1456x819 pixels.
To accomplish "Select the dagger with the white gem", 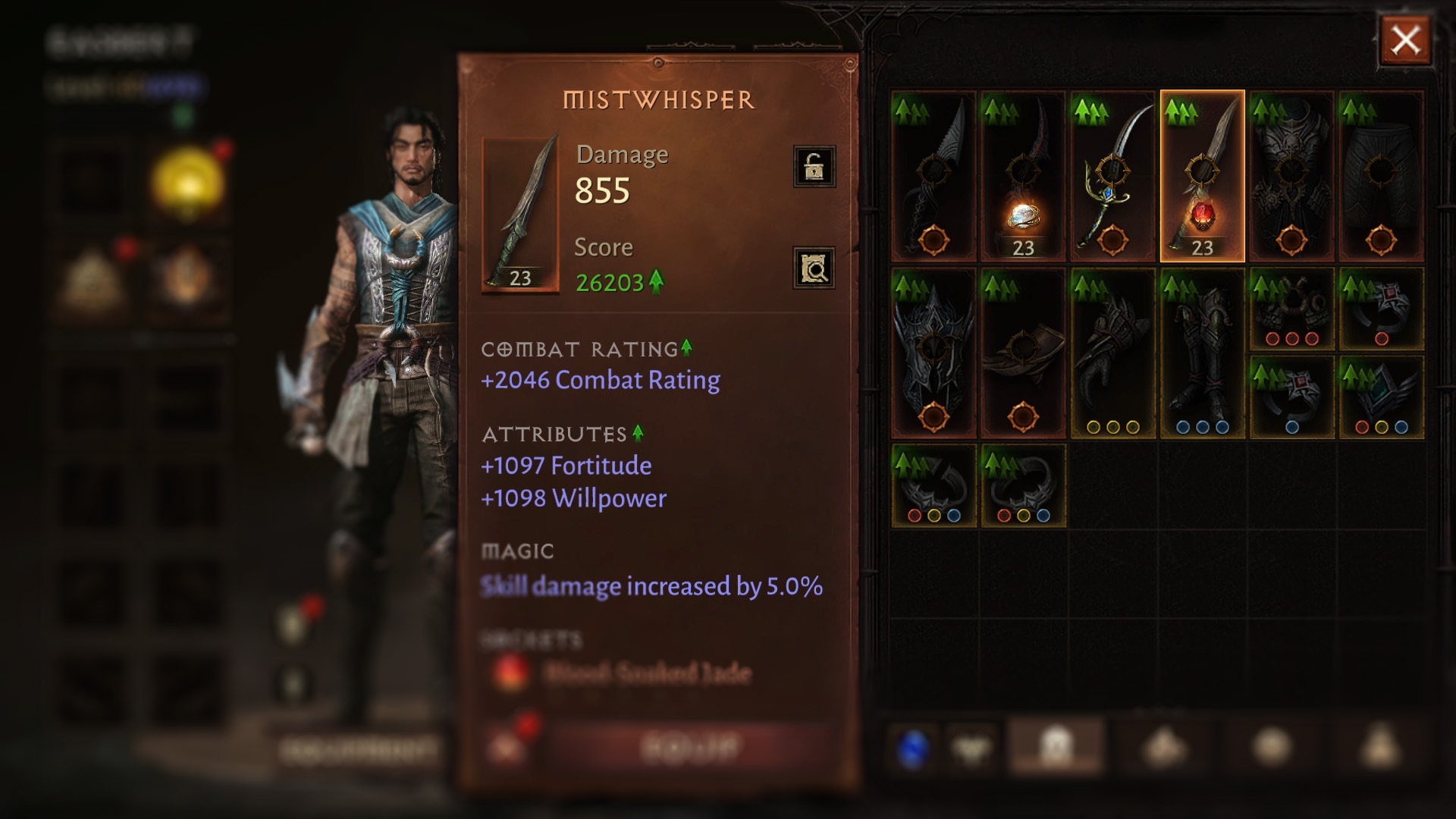I will pyautogui.click(x=1023, y=177).
